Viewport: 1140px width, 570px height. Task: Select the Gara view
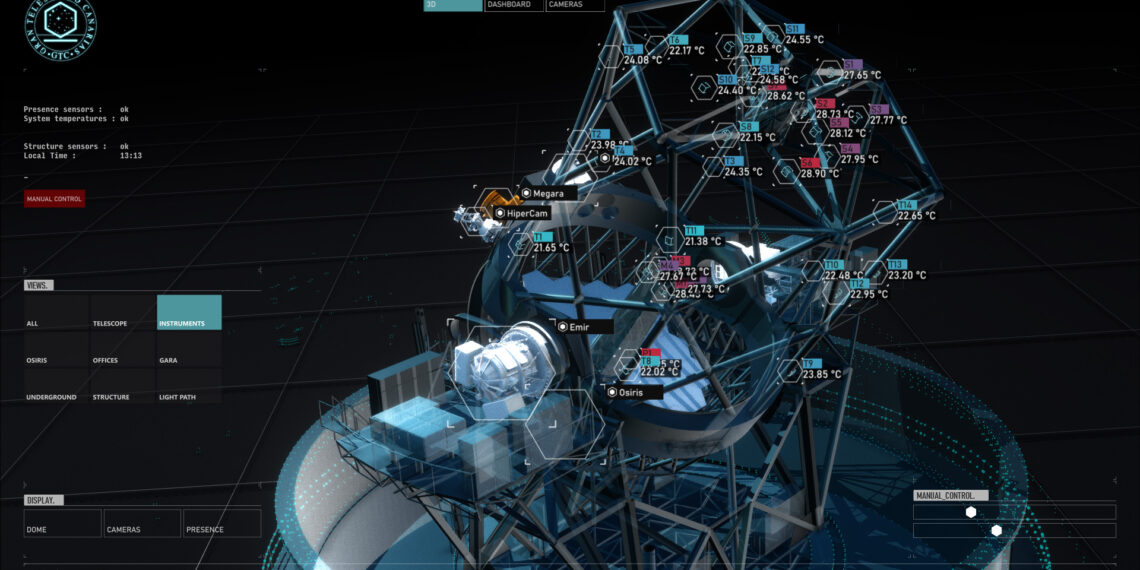[x=189, y=350]
